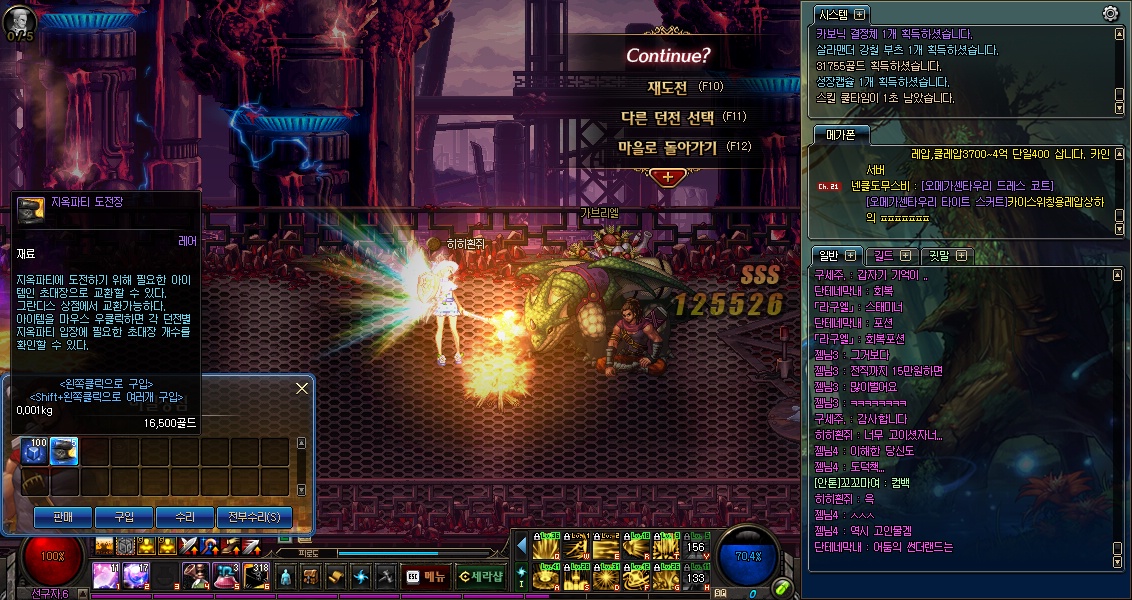Open chat settings gear icon
This screenshot has width=1132, height=600.
coord(1110,14)
